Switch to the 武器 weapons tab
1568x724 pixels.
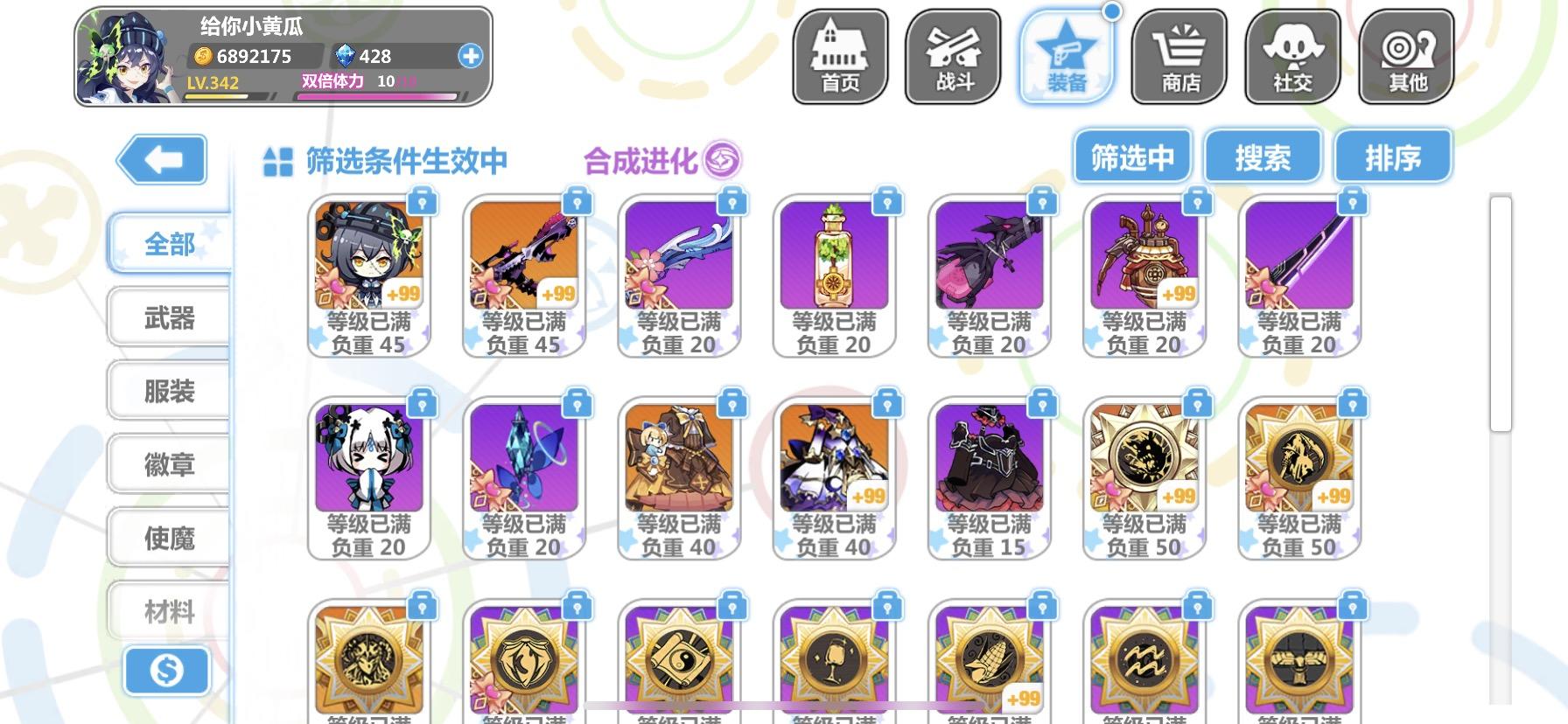pyautogui.click(x=167, y=317)
